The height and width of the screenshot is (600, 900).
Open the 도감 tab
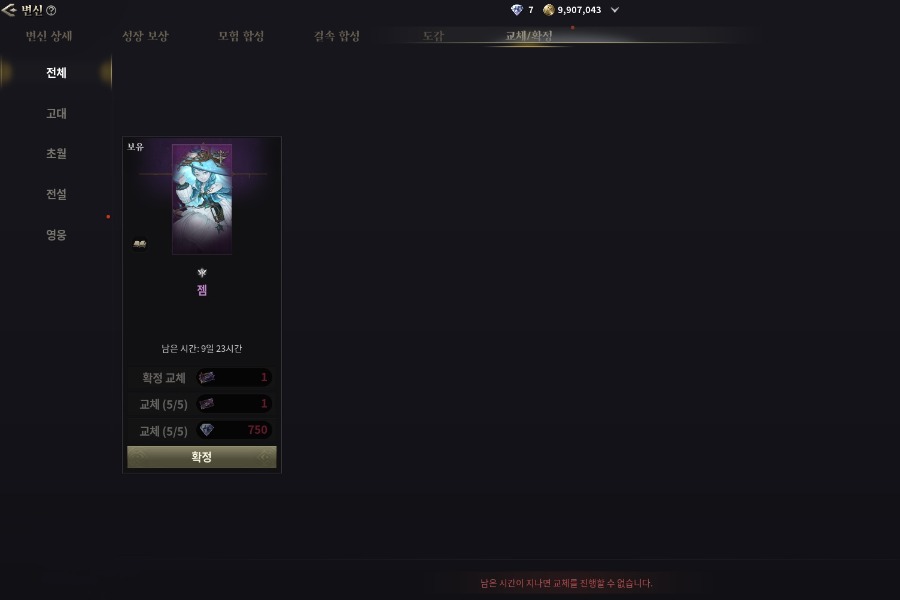[x=433, y=36]
